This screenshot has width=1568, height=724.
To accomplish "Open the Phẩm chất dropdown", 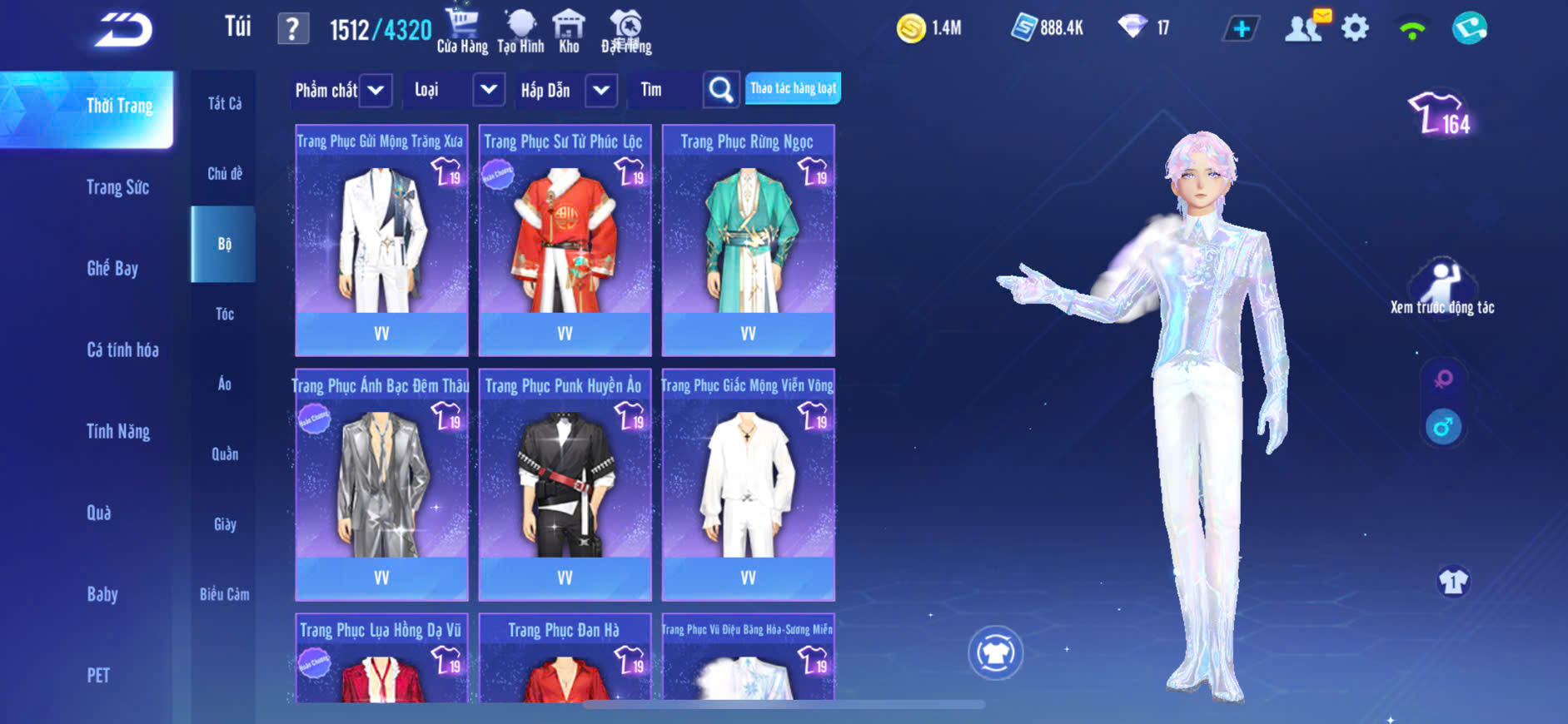I will 376,90.
